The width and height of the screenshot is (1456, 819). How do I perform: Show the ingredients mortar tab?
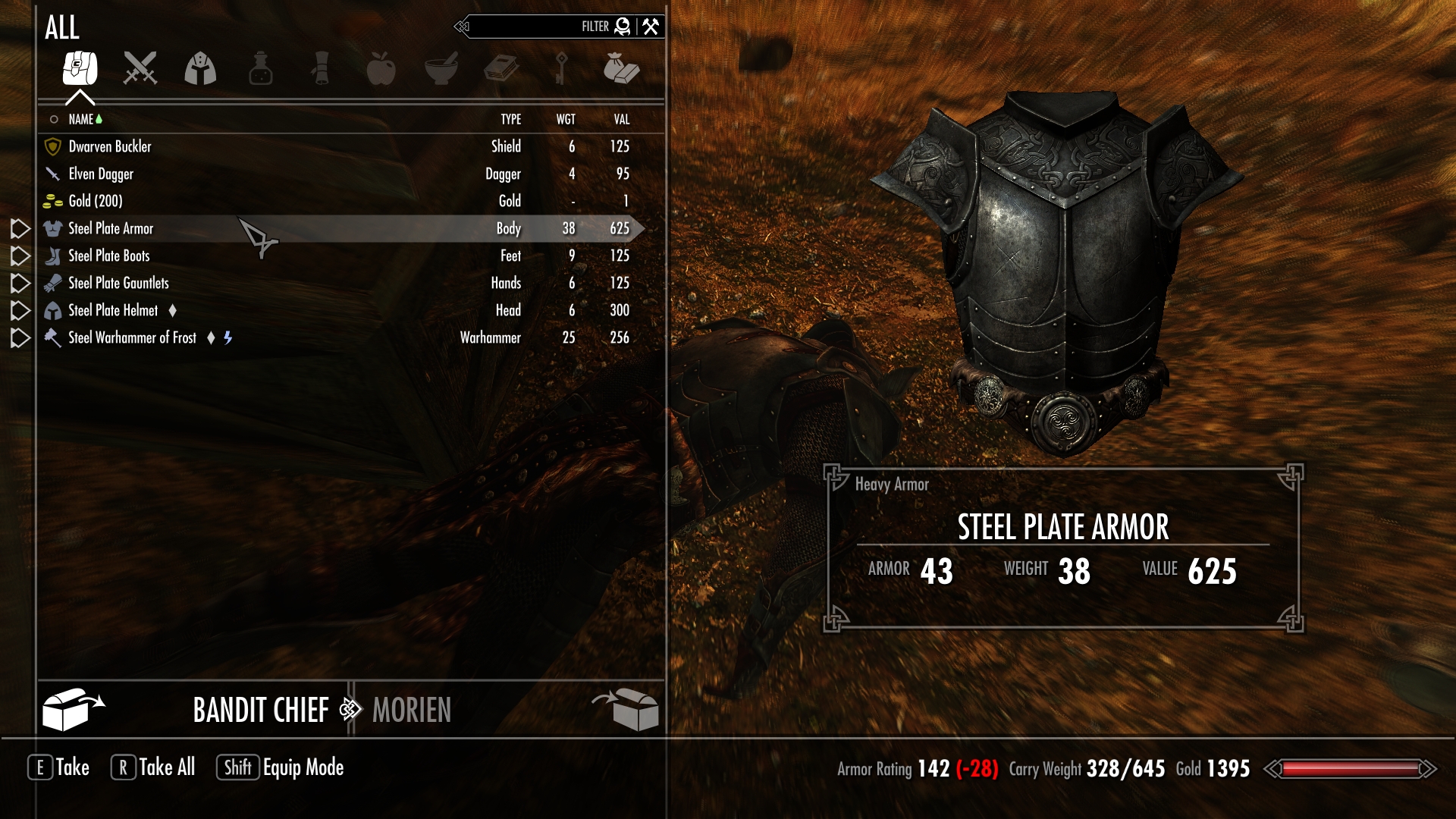441,68
